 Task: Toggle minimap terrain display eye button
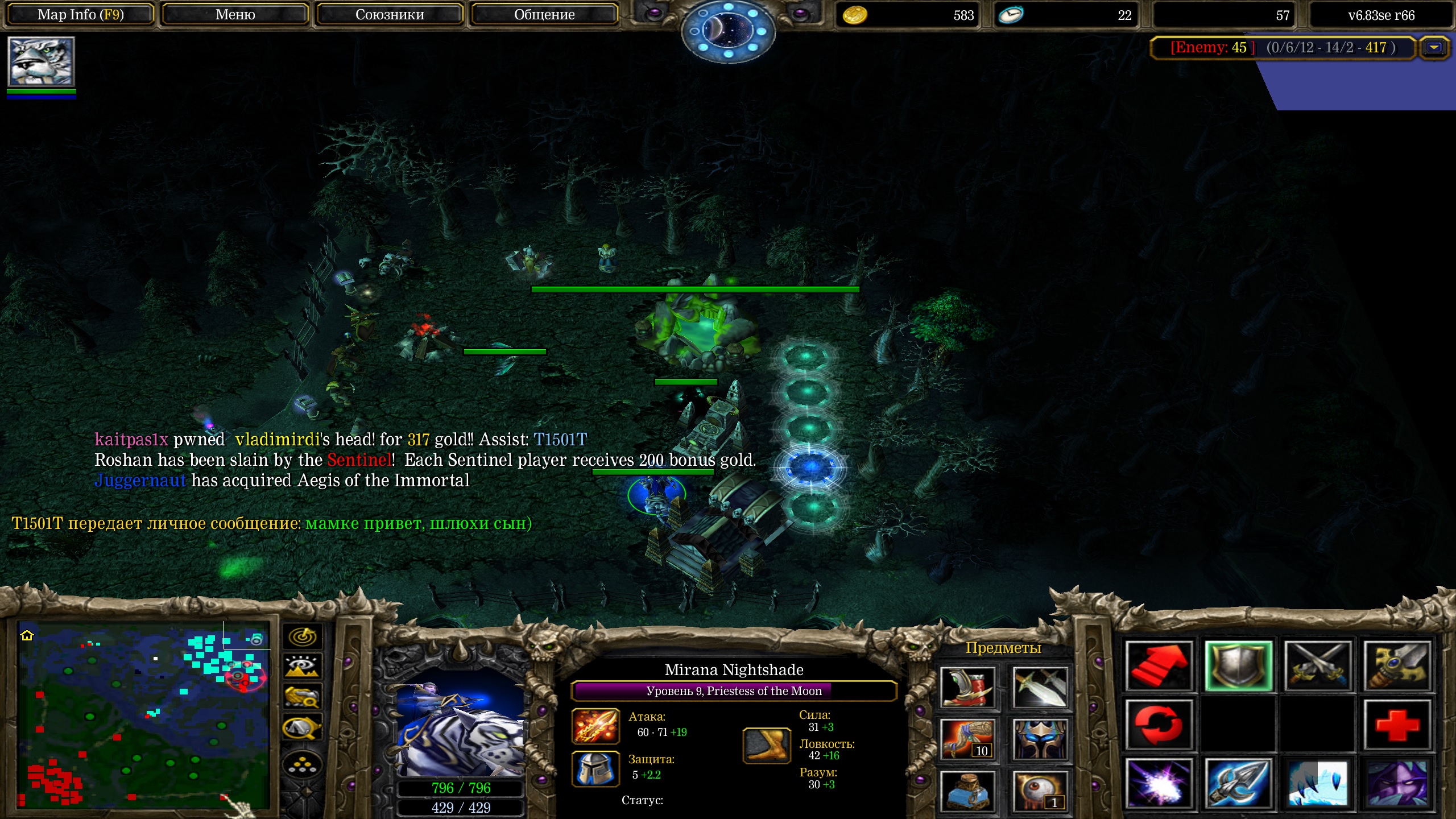pyautogui.click(x=302, y=666)
